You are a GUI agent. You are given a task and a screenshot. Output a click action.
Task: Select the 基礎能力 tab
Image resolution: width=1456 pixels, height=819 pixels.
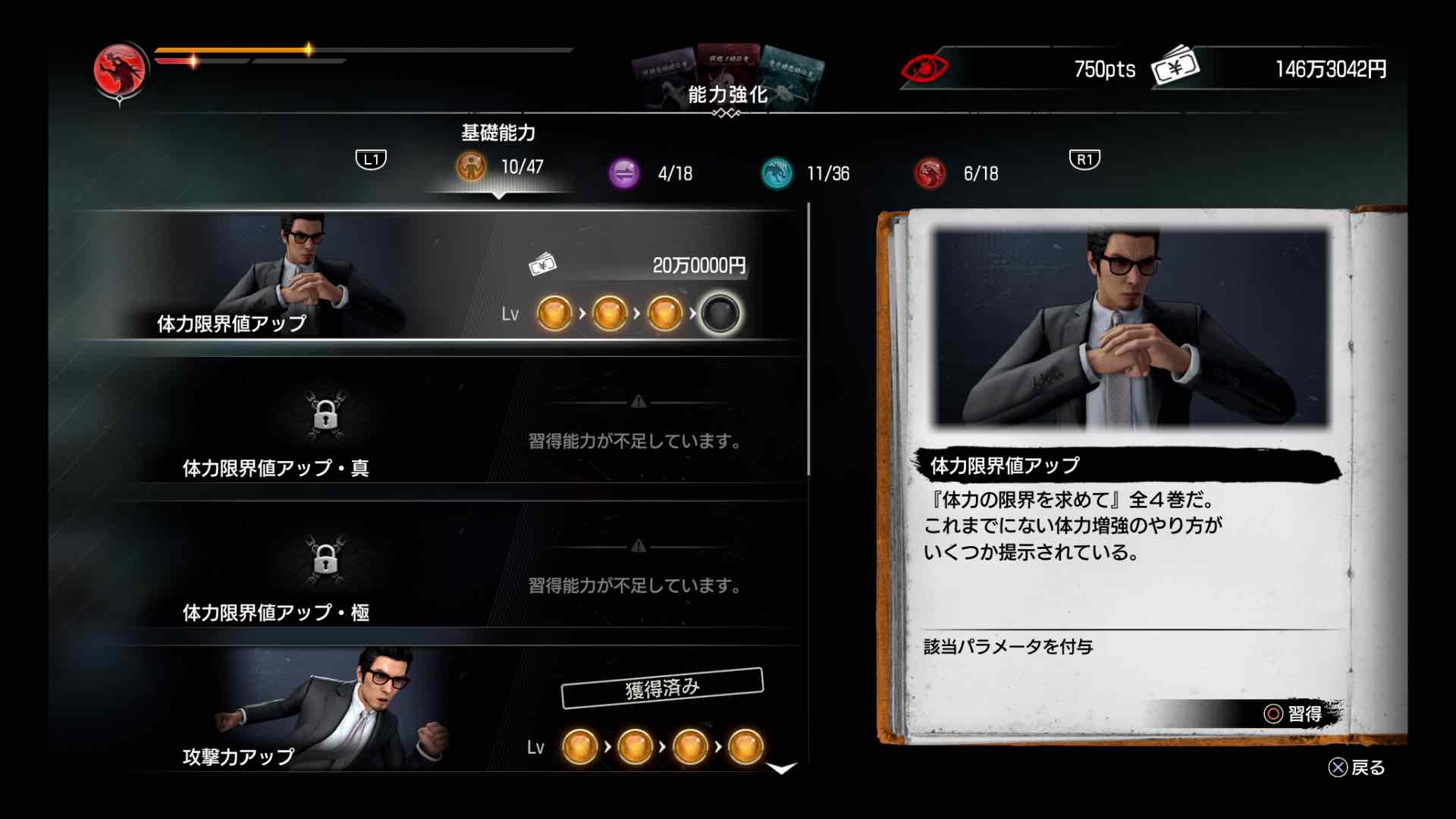[x=498, y=132]
